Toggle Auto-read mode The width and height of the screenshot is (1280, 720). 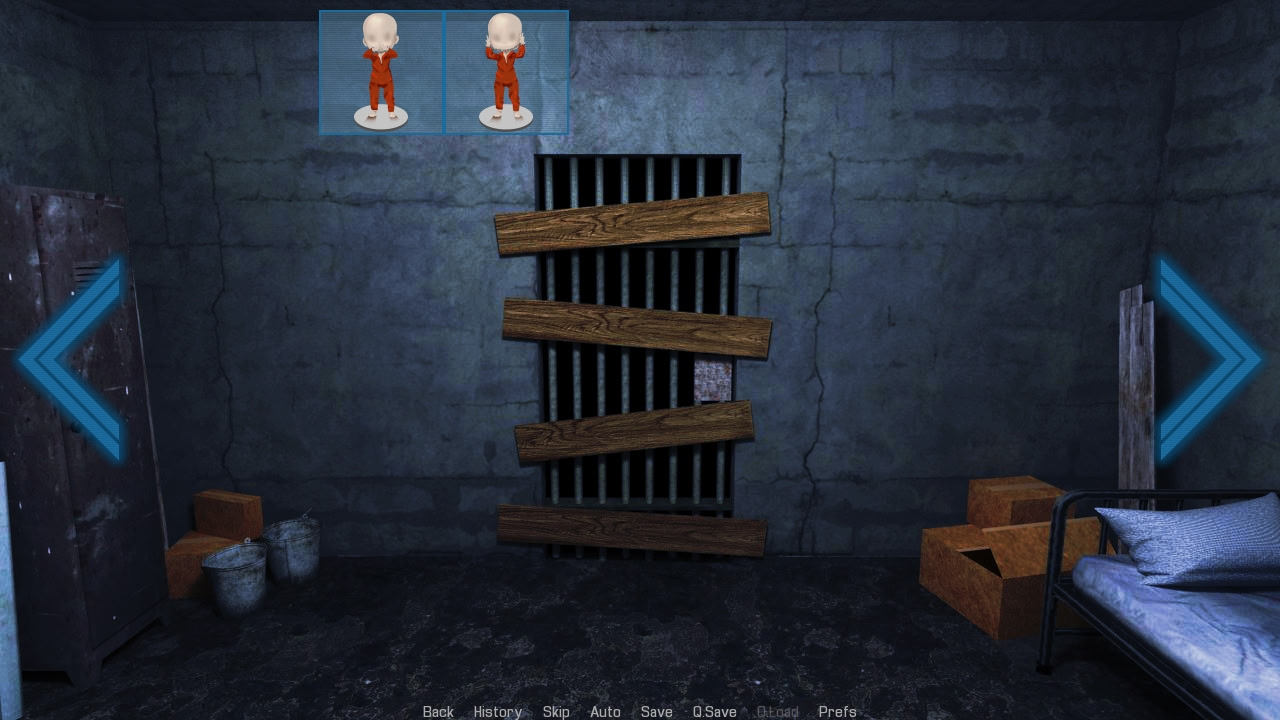[605, 711]
